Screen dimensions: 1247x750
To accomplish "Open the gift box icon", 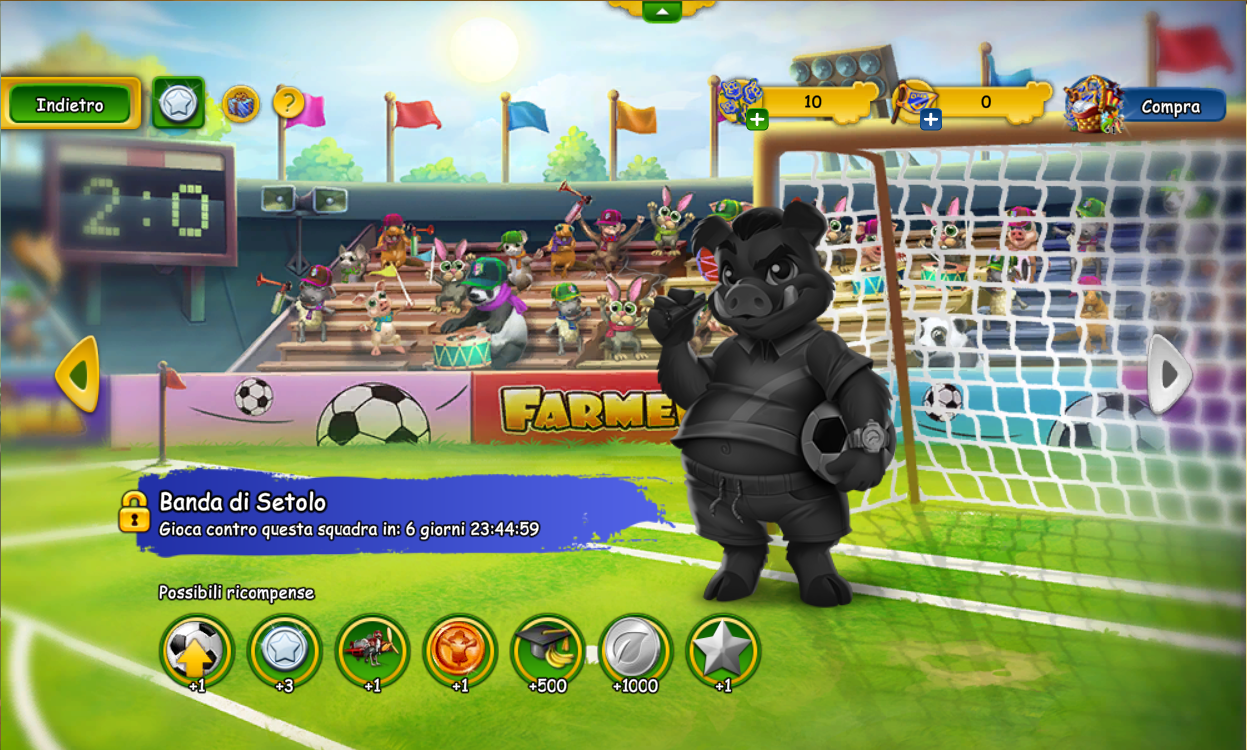I will pos(240,103).
